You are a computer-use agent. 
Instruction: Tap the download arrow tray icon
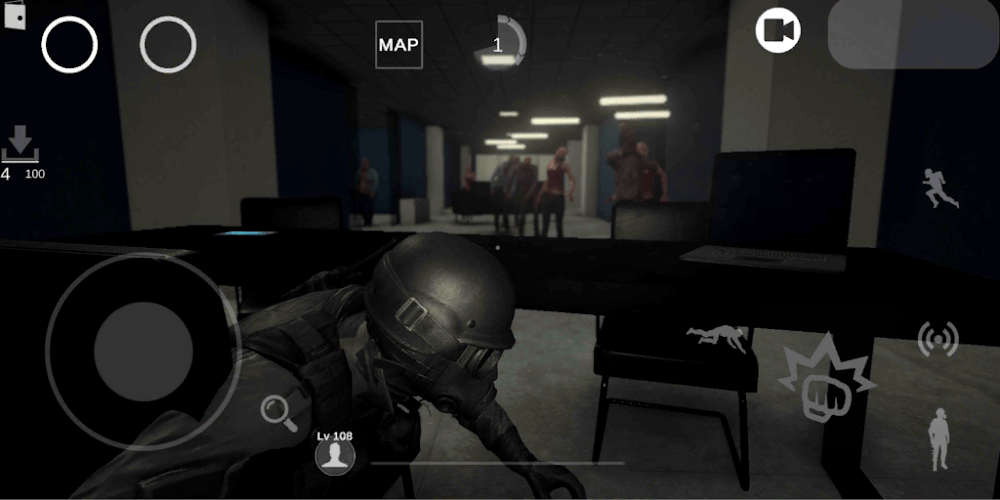pyautogui.click(x=20, y=144)
